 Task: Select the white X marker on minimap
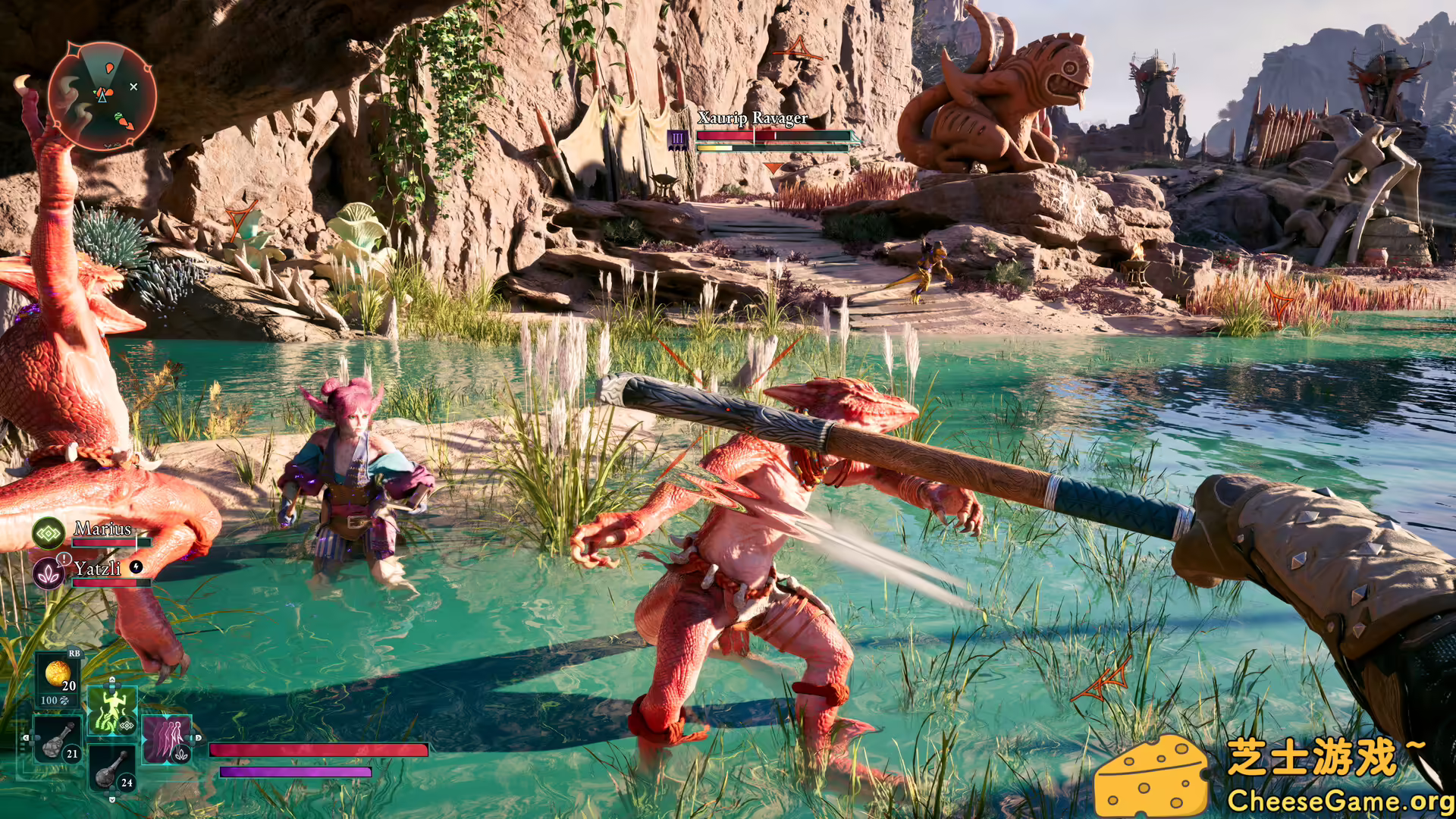[133, 87]
